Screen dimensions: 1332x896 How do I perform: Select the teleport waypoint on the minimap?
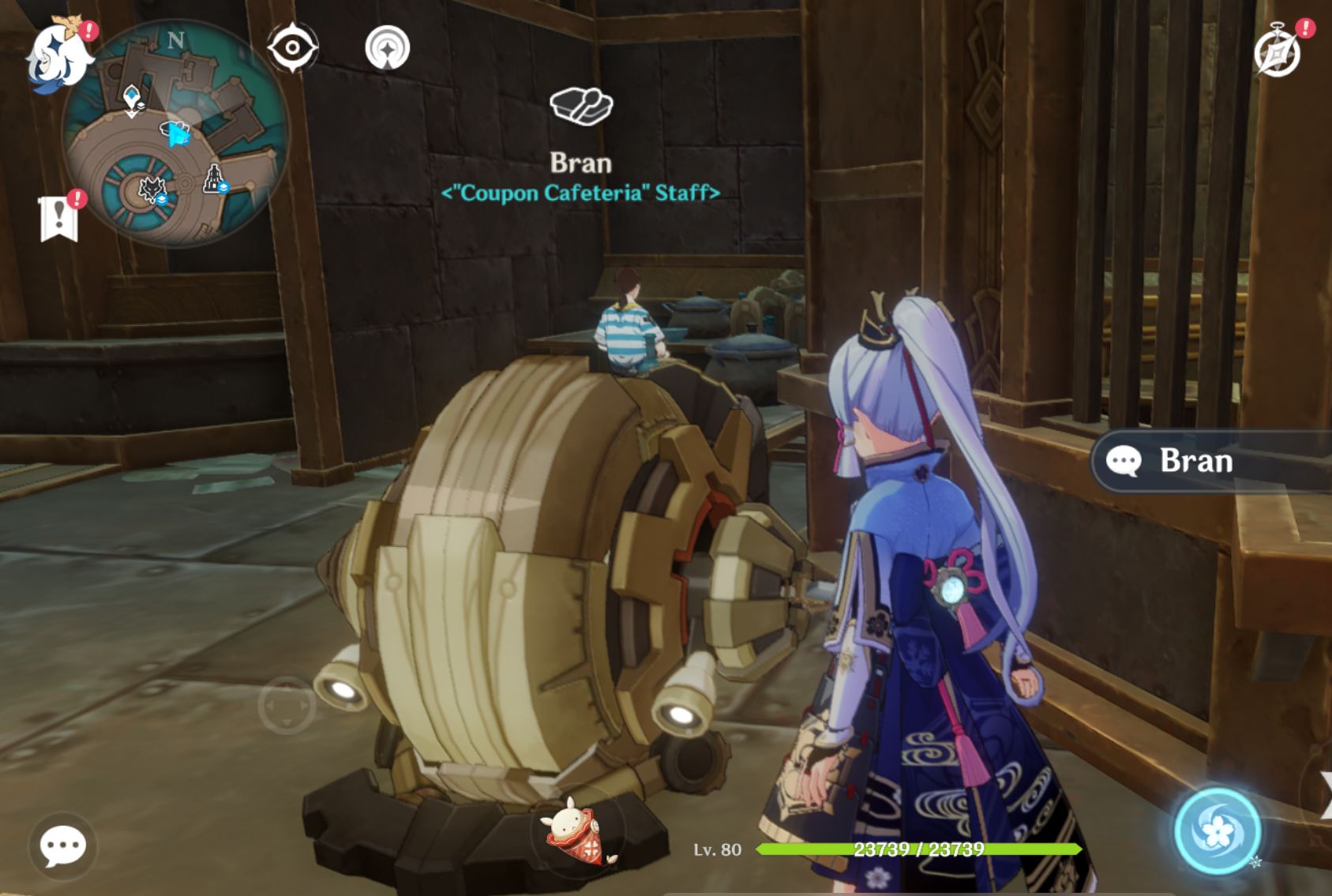click(132, 97)
